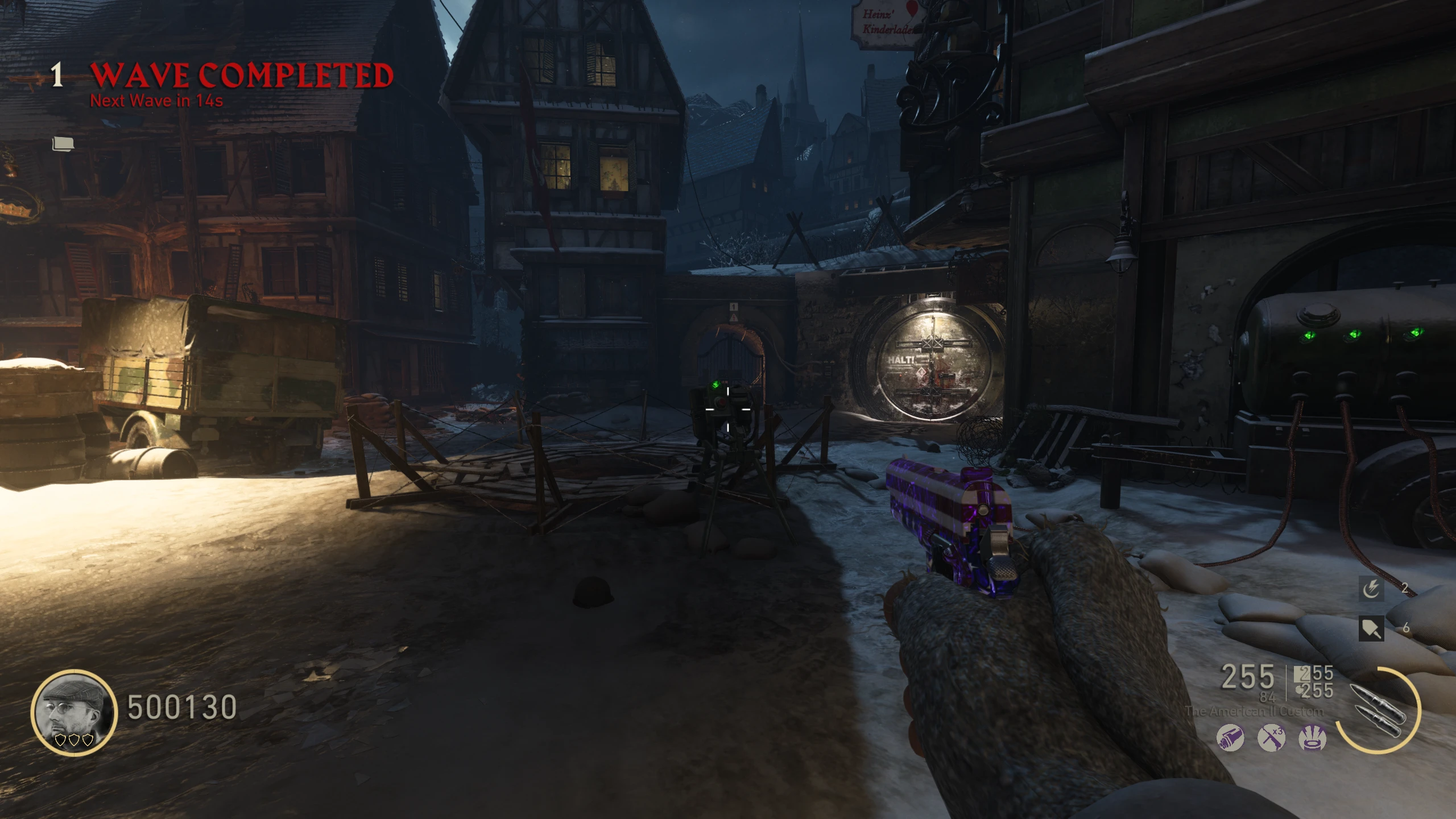Click the purple flashlight perk icon

1230,739
